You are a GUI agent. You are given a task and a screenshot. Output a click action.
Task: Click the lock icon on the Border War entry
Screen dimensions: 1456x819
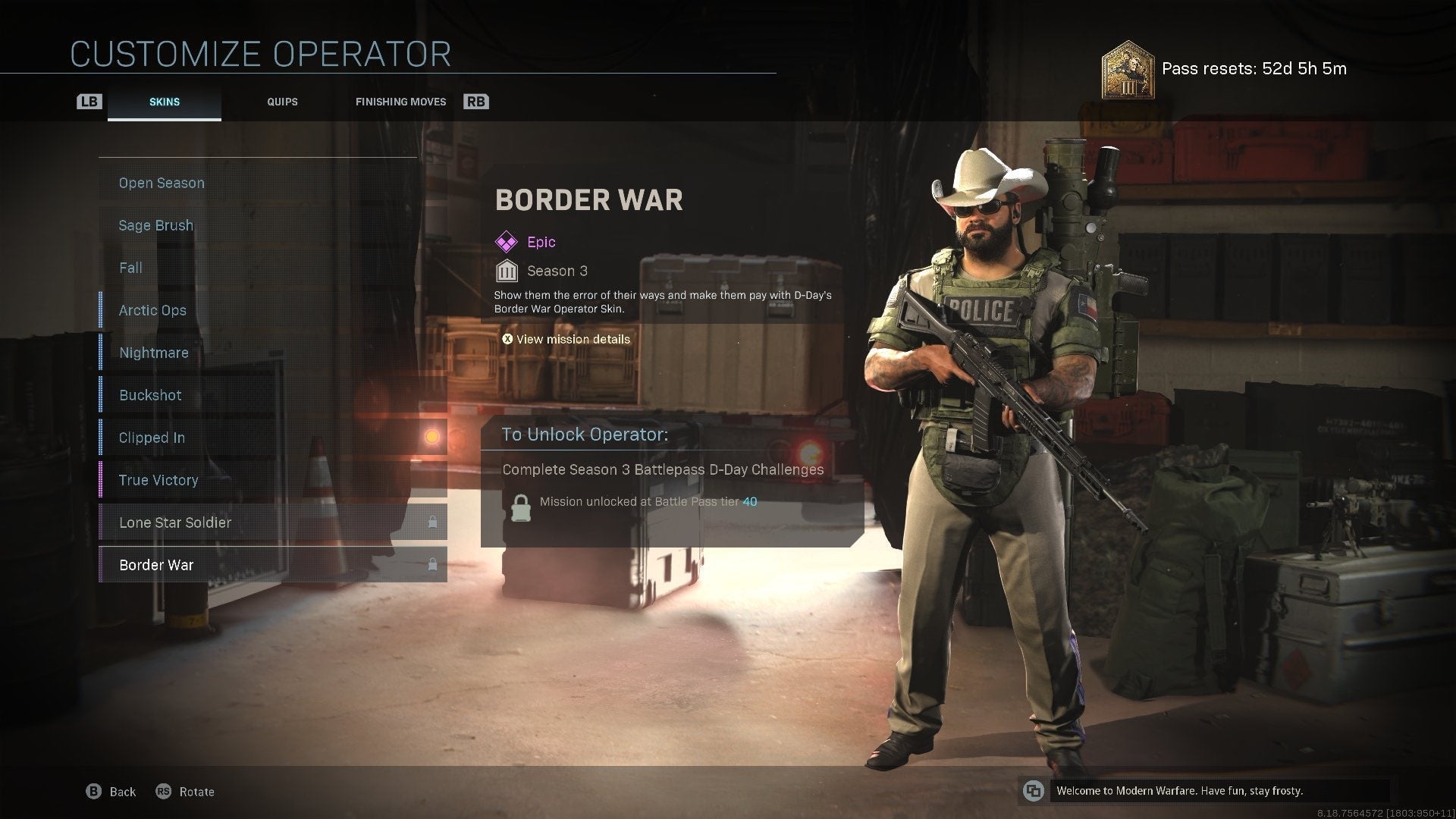pos(431,563)
